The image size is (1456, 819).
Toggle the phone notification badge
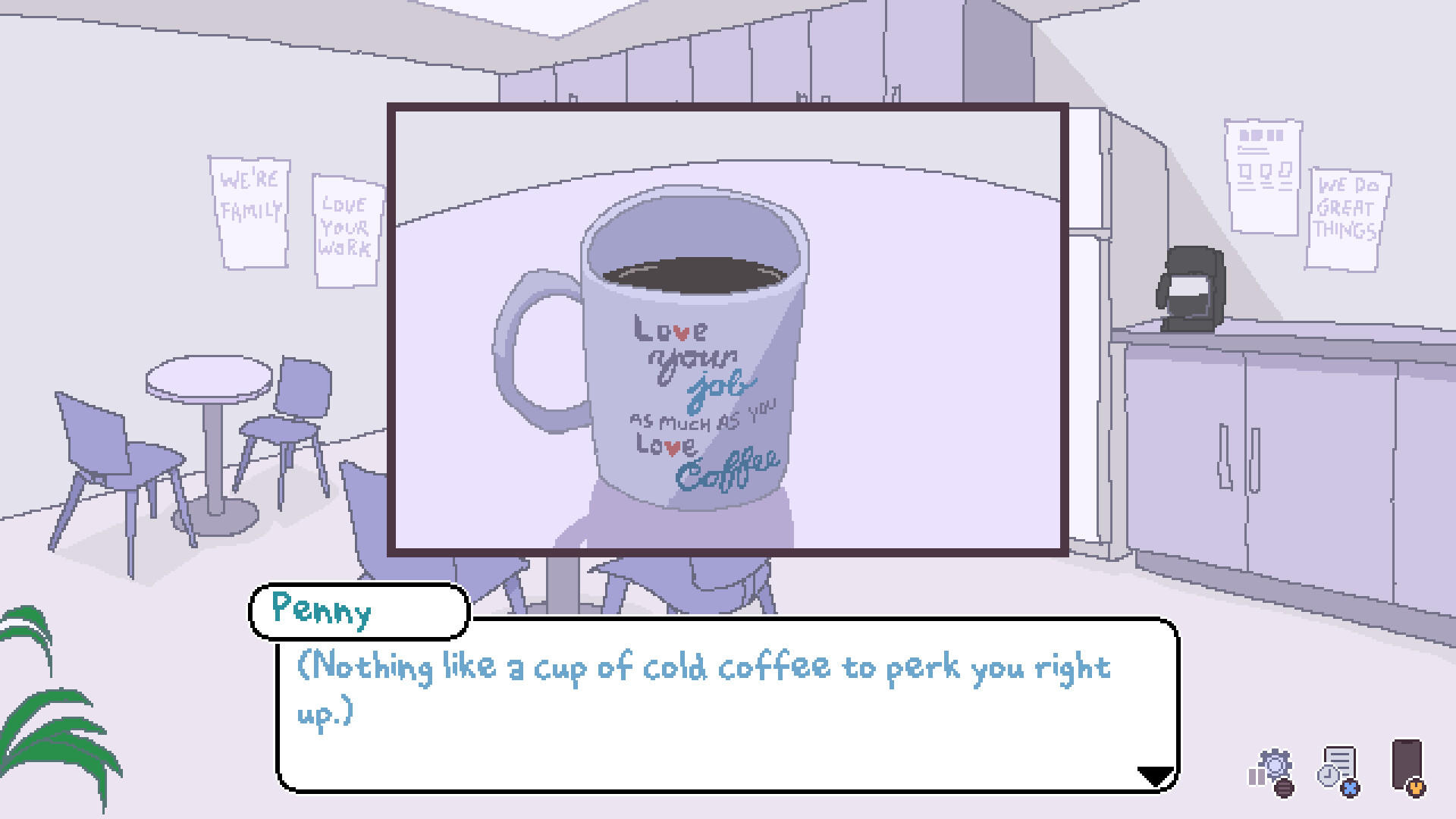1417,789
